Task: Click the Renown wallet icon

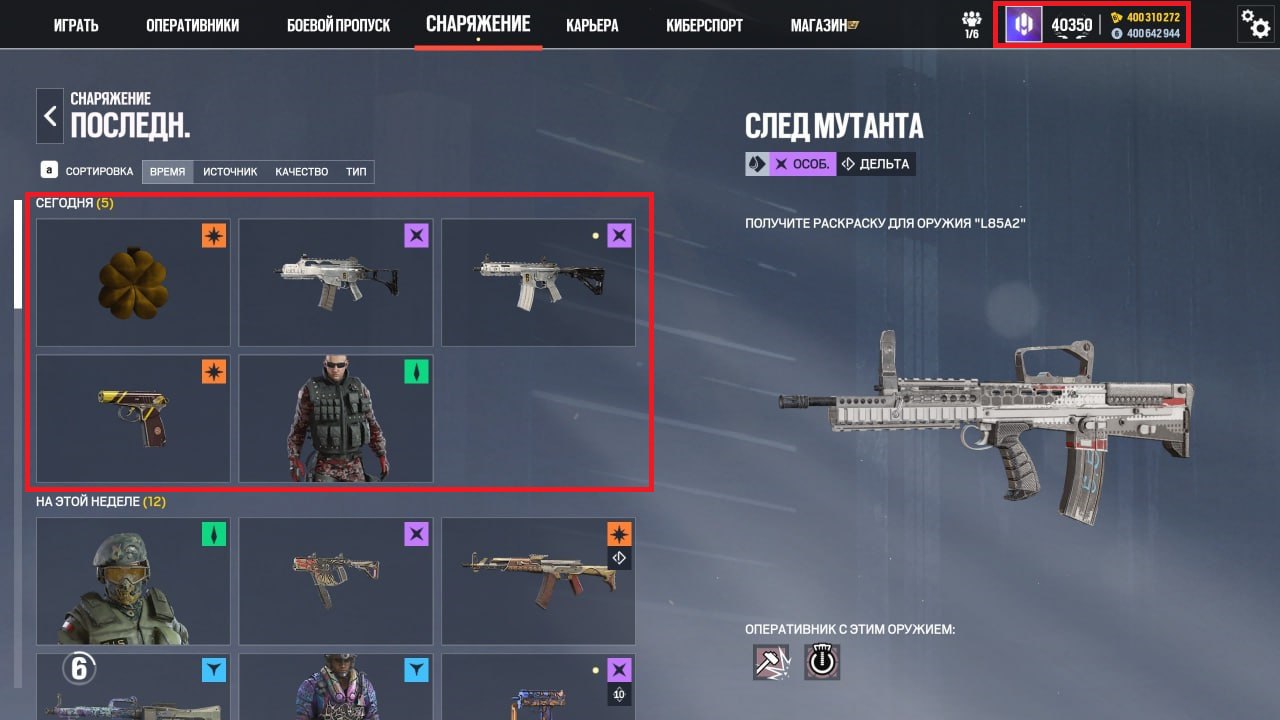Action: [x=1117, y=33]
